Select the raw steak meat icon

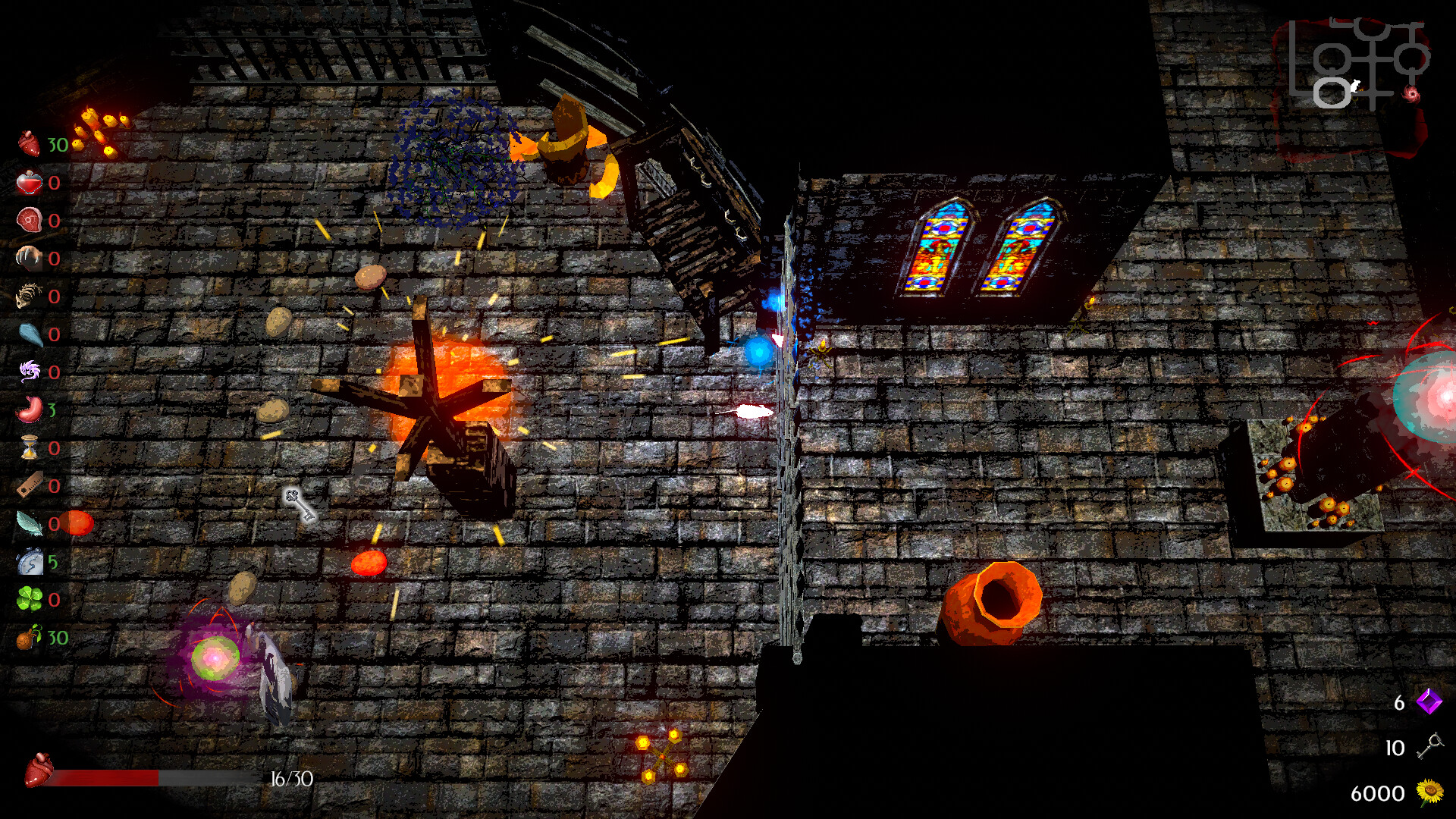28,219
